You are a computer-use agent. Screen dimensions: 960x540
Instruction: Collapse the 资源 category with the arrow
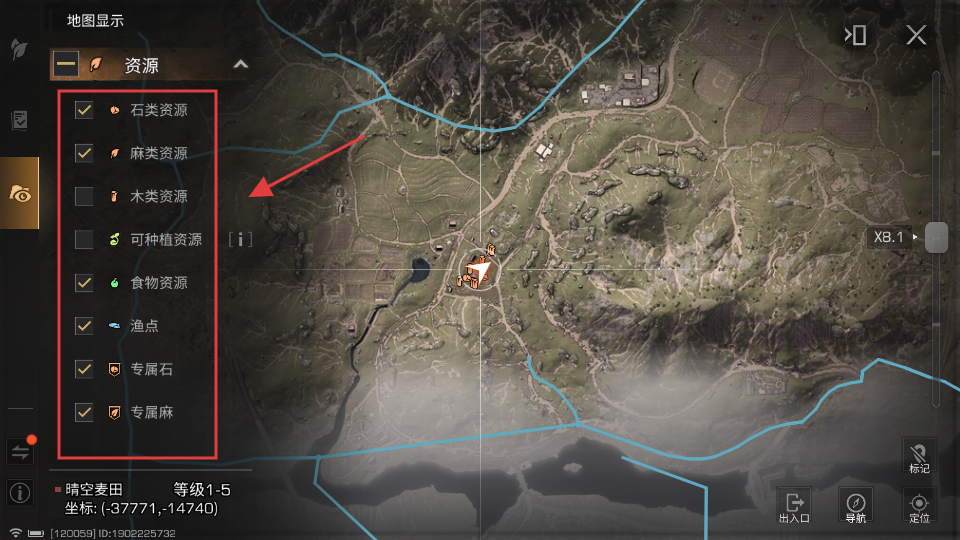pyautogui.click(x=240, y=65)
